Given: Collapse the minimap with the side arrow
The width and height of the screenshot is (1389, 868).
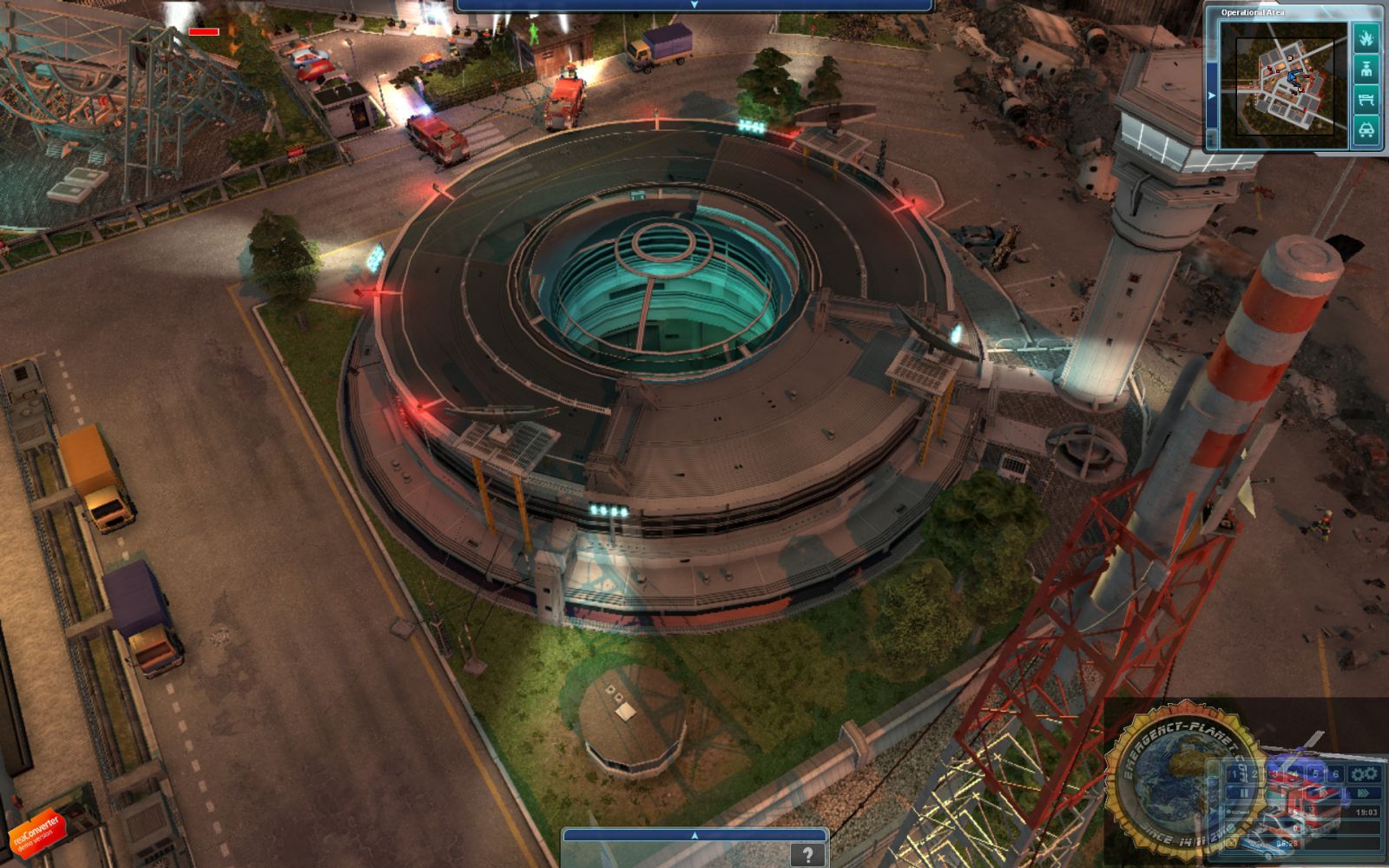Looking at the screenshot, I should (1213, 95).
